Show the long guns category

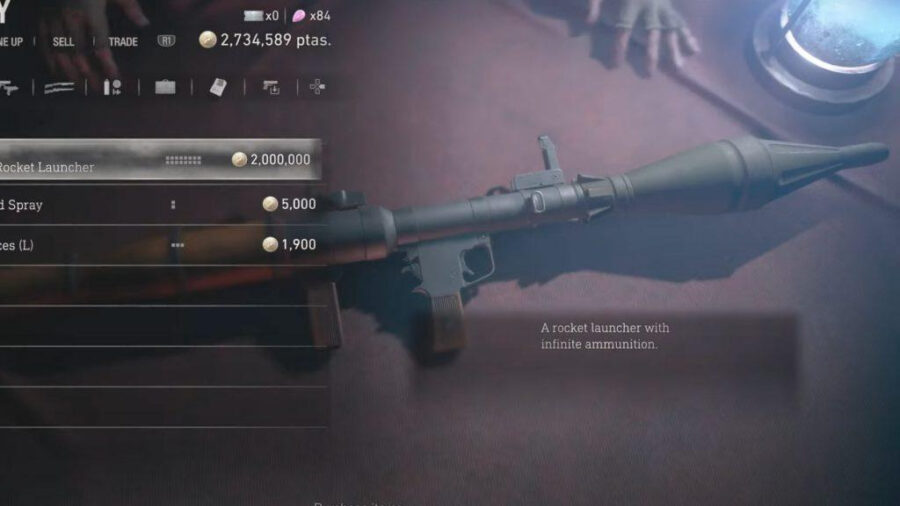(x=59, y=87)
